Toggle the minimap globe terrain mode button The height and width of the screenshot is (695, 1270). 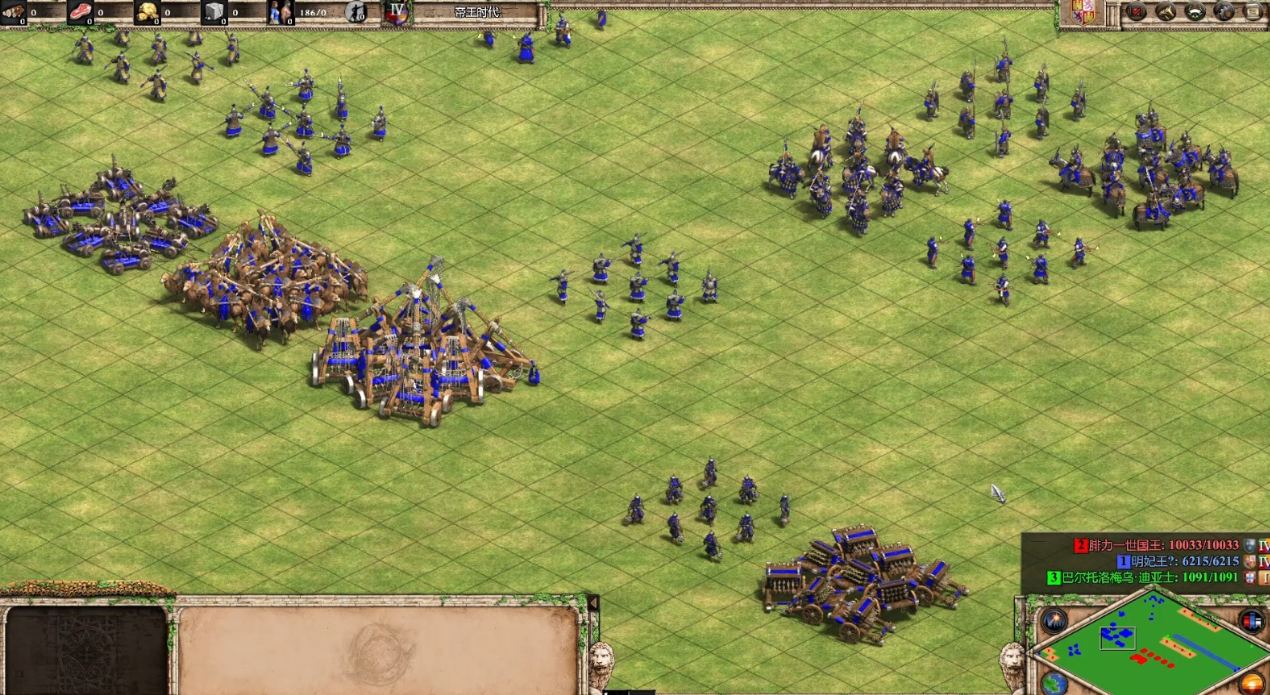[1054, 683]
